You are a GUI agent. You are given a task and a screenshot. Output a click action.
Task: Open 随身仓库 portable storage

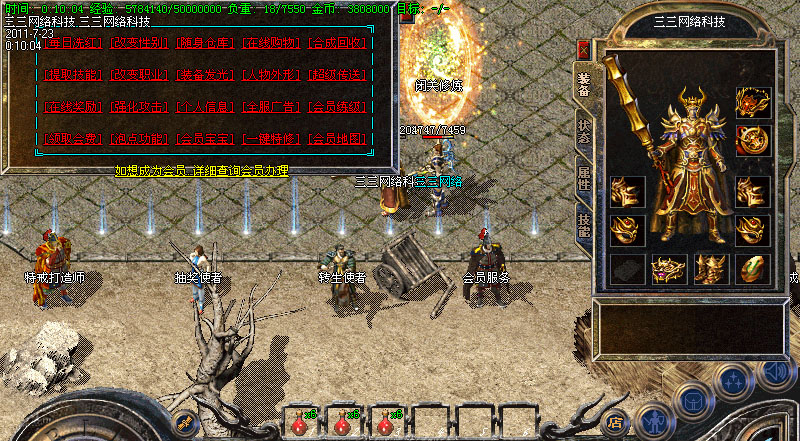[205, 43]
